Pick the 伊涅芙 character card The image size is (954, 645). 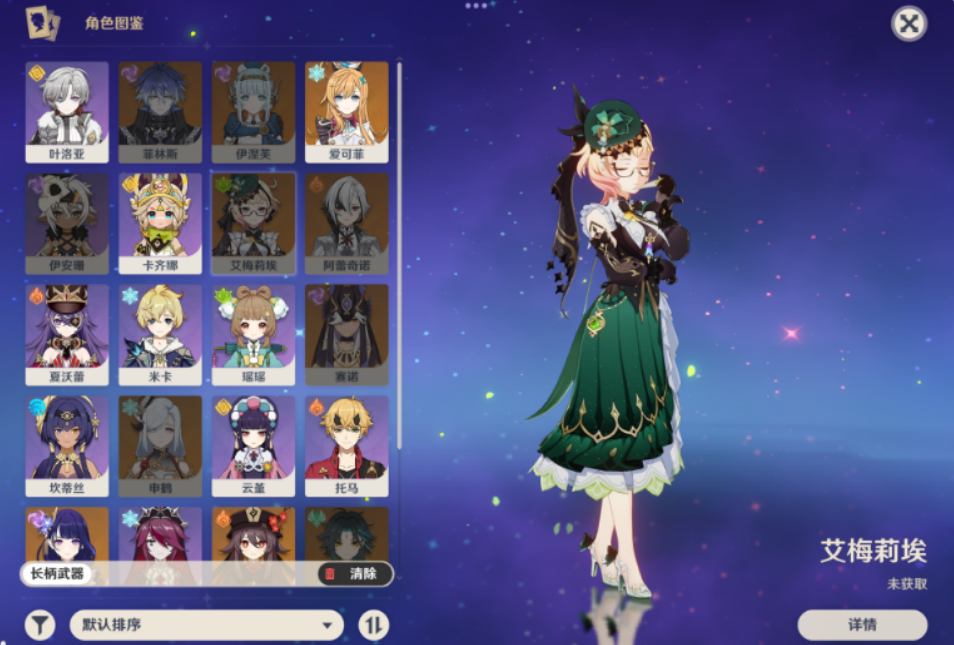253,112
